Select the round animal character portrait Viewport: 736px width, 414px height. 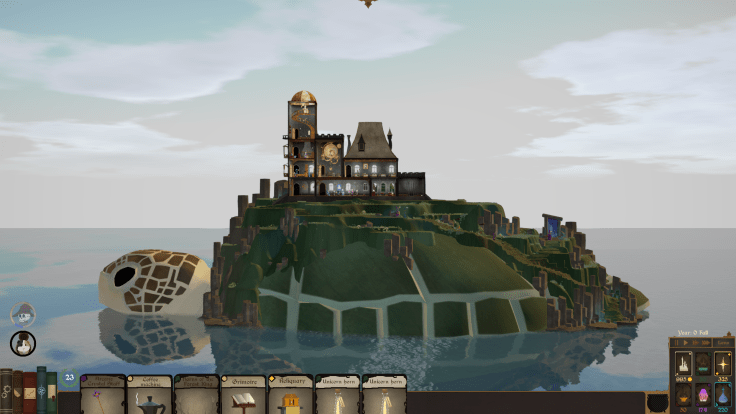(x=22, y=344)
